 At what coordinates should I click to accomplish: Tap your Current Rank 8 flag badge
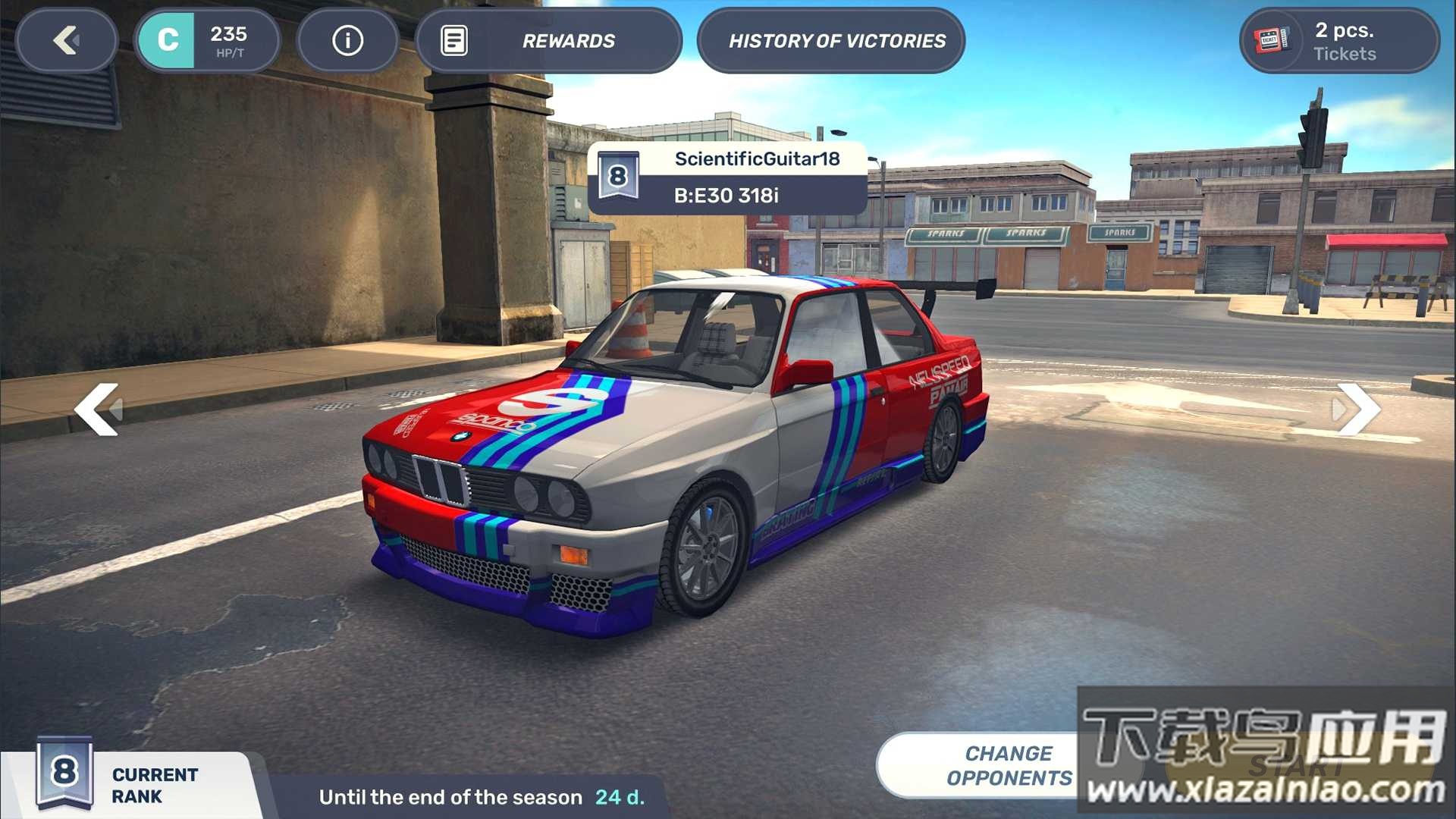[x=64, y=773]
